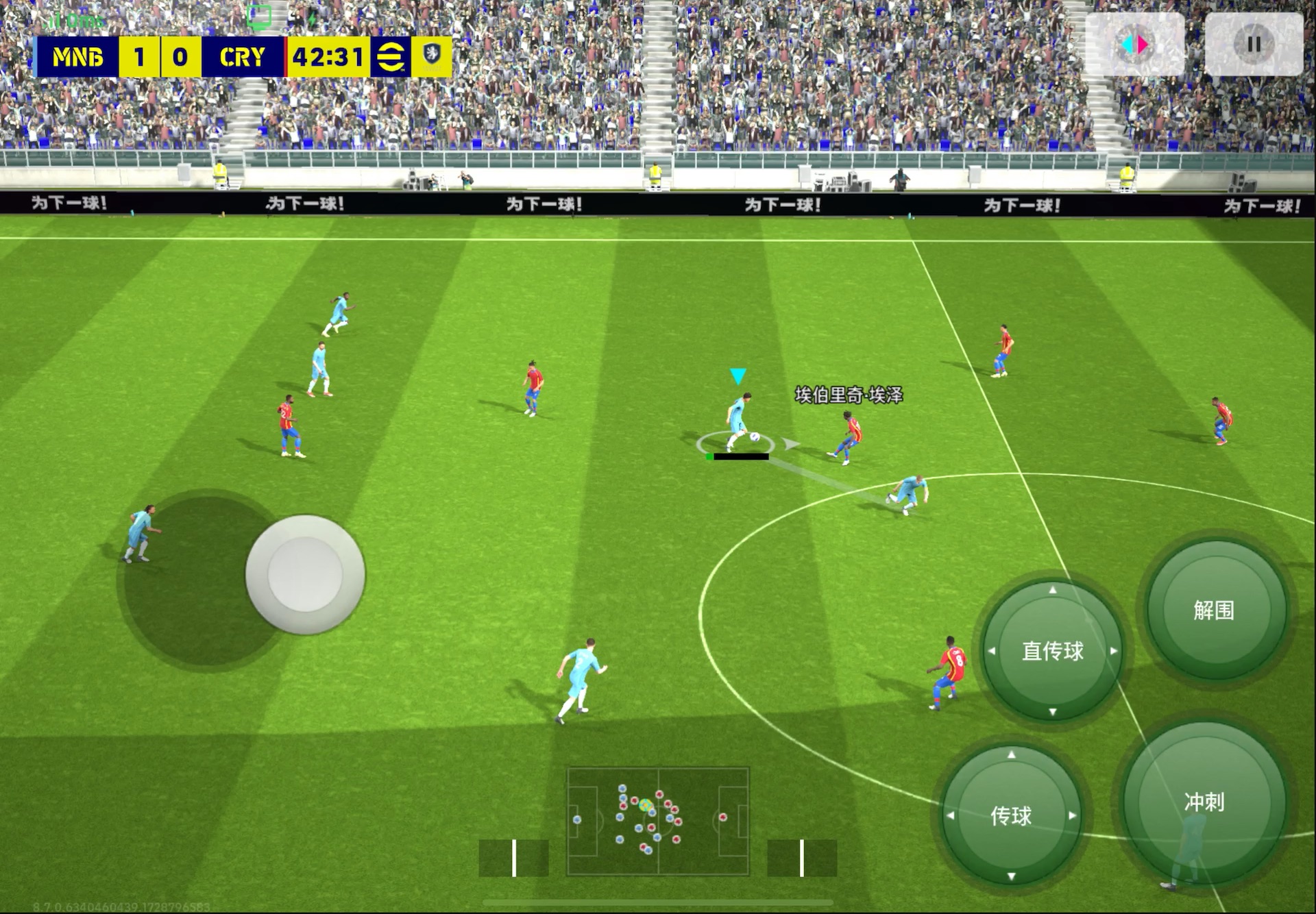Activate the 冲刺 sprint button
Image resolution: width=1316 pixels, height=914 pixels.
1204,802
